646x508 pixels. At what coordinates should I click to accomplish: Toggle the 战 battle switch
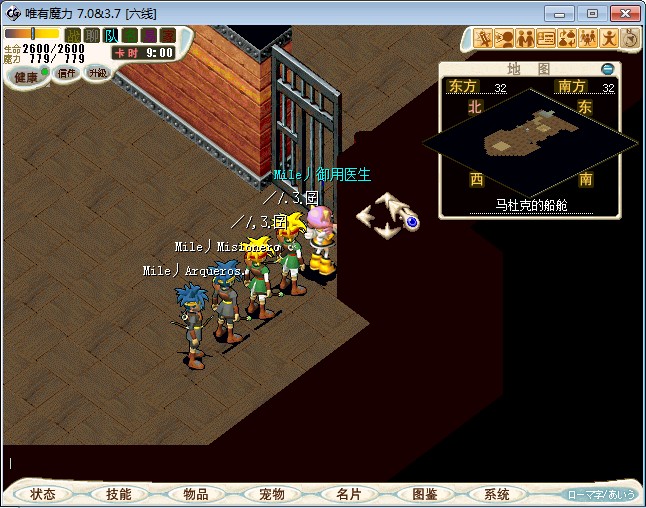[72, 36]
